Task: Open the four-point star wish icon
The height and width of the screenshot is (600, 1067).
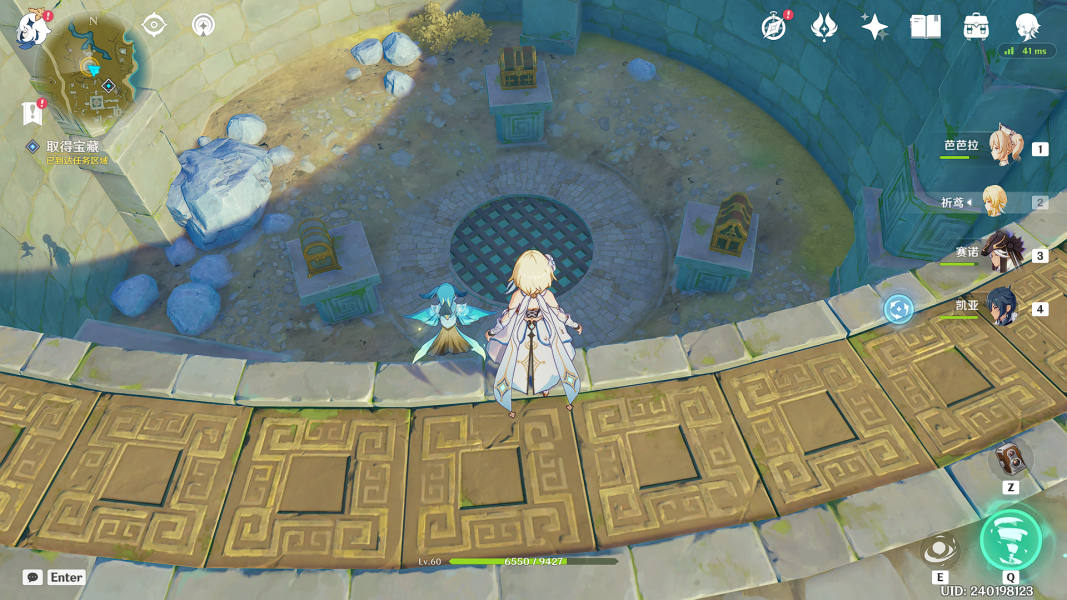Action: [x=874, y=27]
